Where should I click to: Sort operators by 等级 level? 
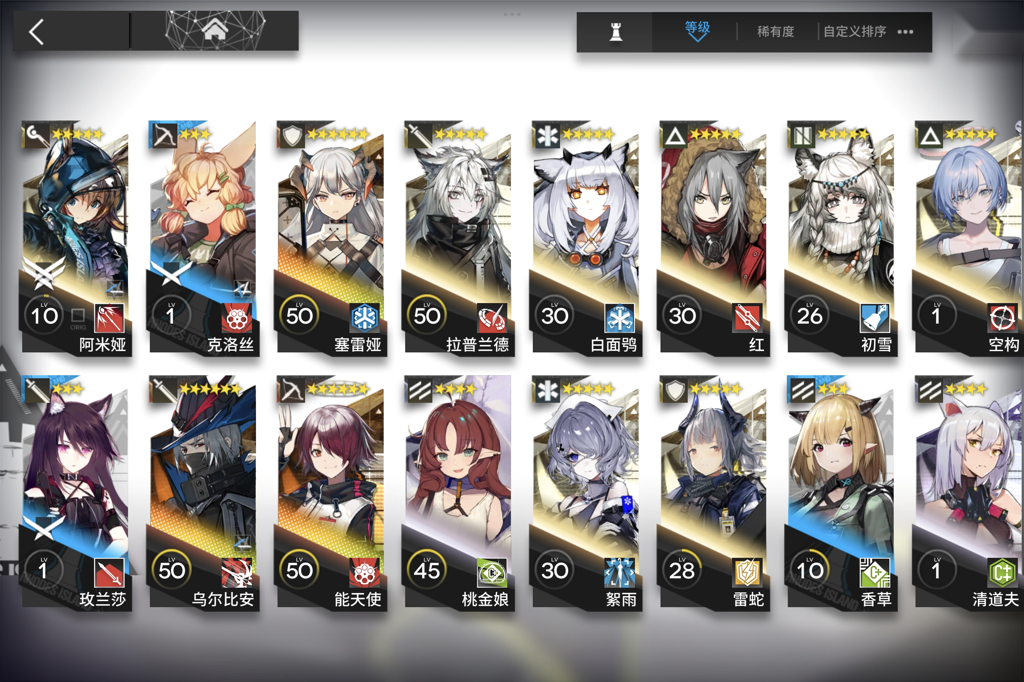pyautogui.click(x=696, y=31)
